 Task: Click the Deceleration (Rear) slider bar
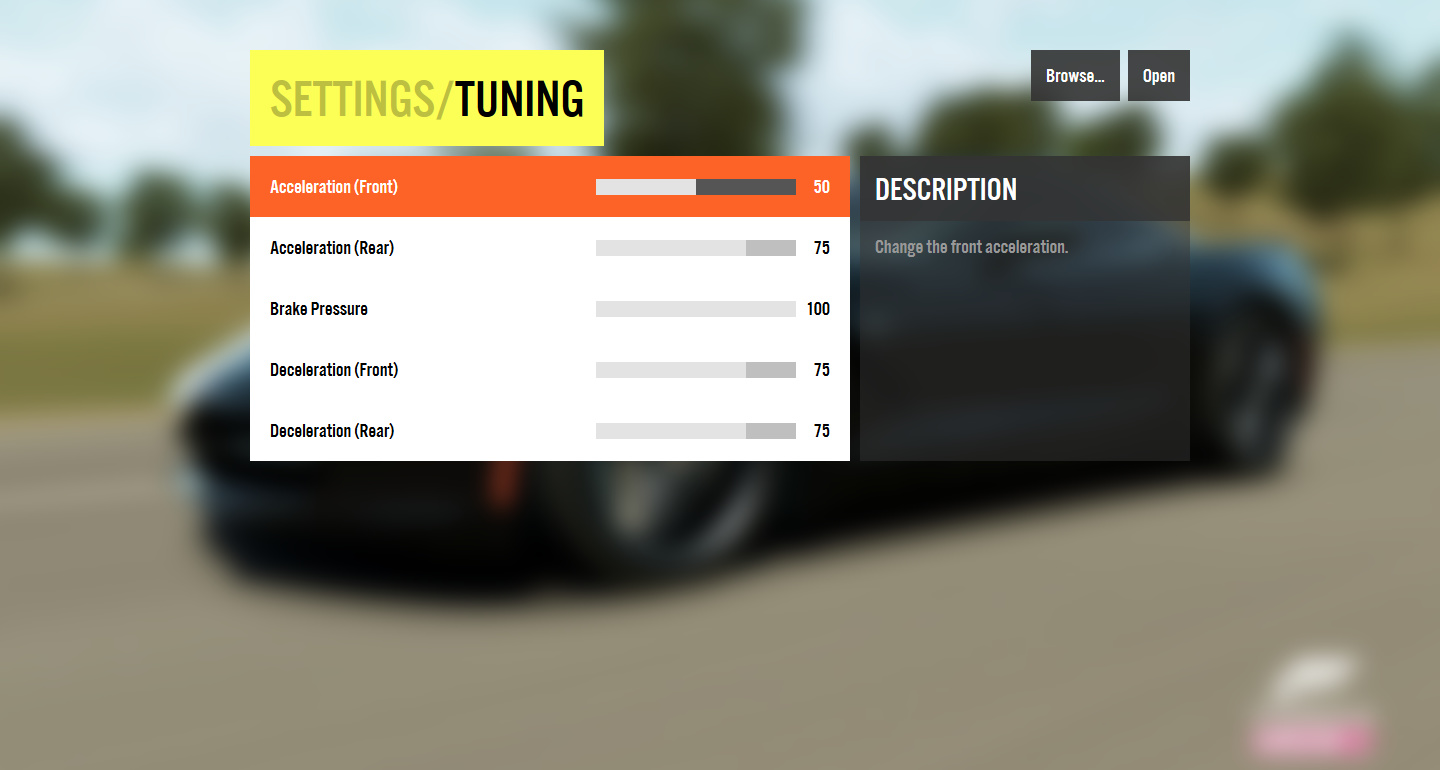tap(696, 431)
